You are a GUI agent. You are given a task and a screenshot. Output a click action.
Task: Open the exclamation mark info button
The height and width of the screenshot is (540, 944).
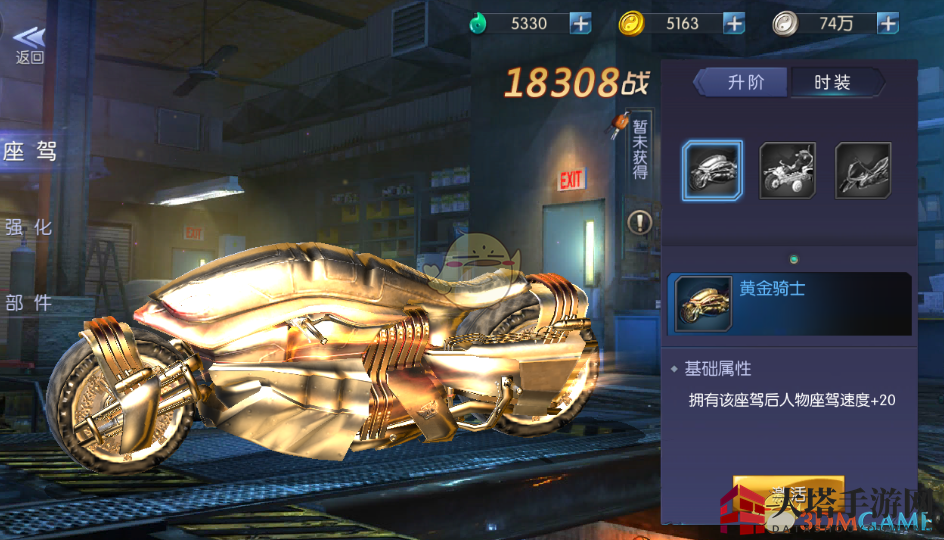[x=639, y=222]
